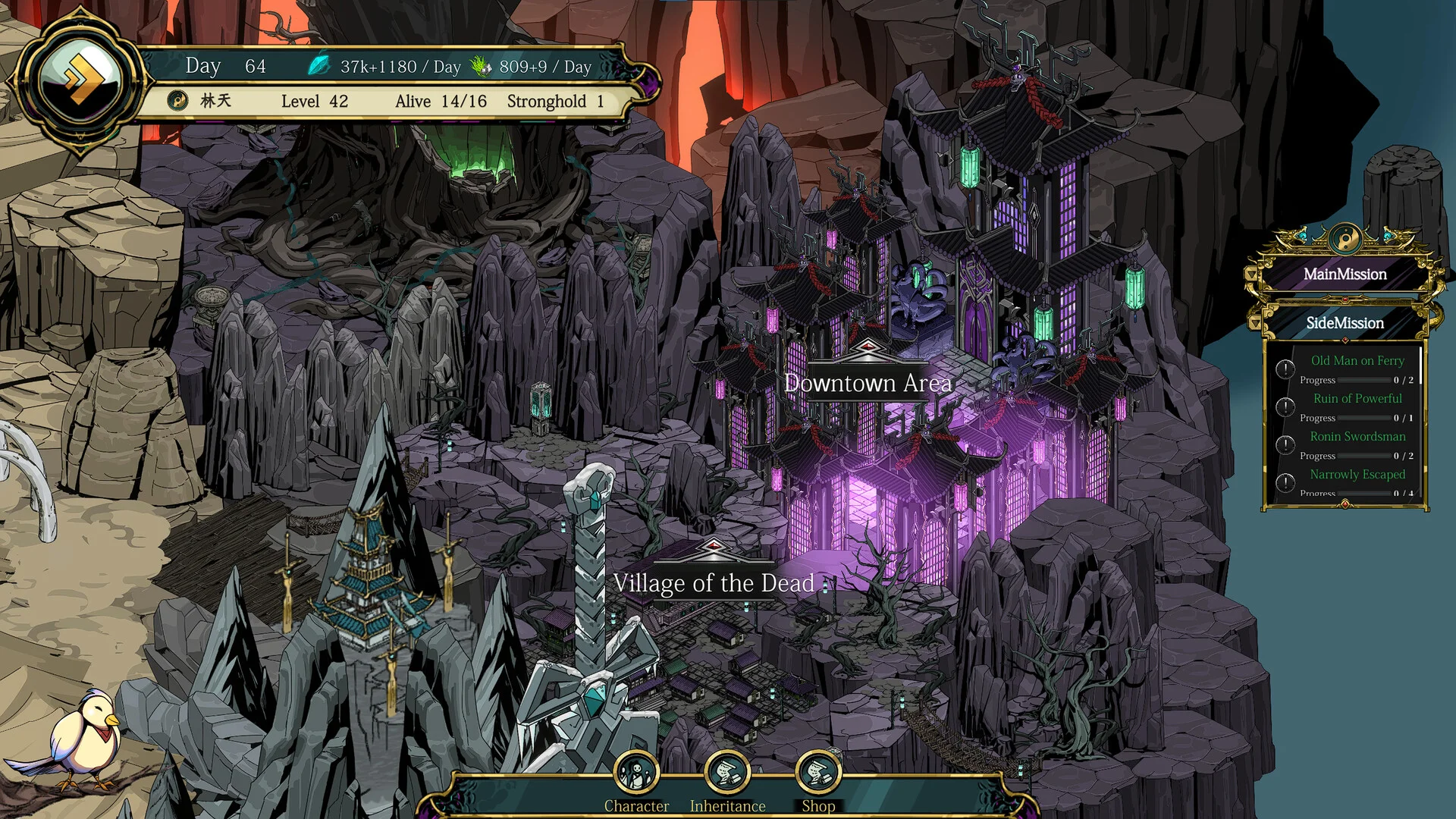
Task: Select the Narrowly Escaped quest
Action: coord(1357,475)
